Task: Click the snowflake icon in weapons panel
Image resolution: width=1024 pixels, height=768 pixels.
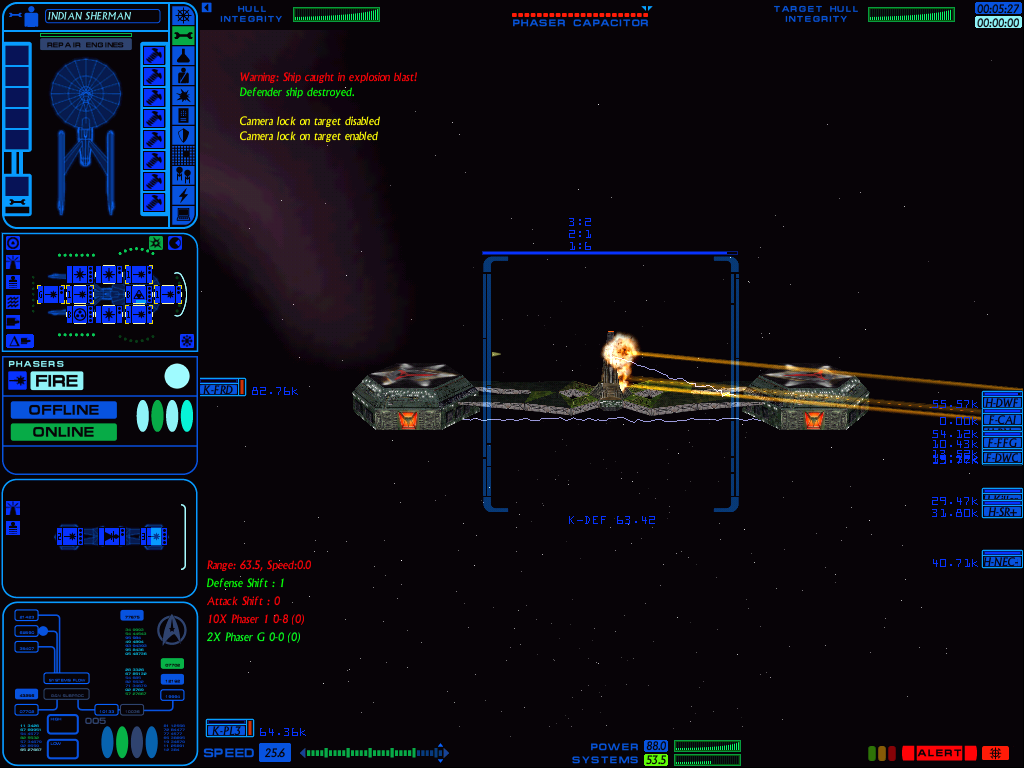Action: [186, 340]
